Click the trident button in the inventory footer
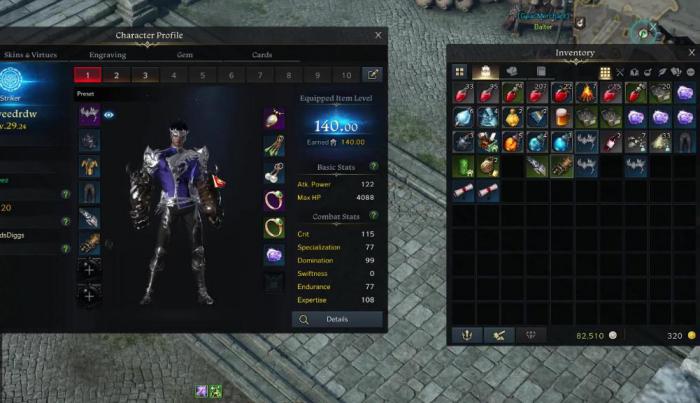Viewport: 700px width, 403px height. coord(465,335)
